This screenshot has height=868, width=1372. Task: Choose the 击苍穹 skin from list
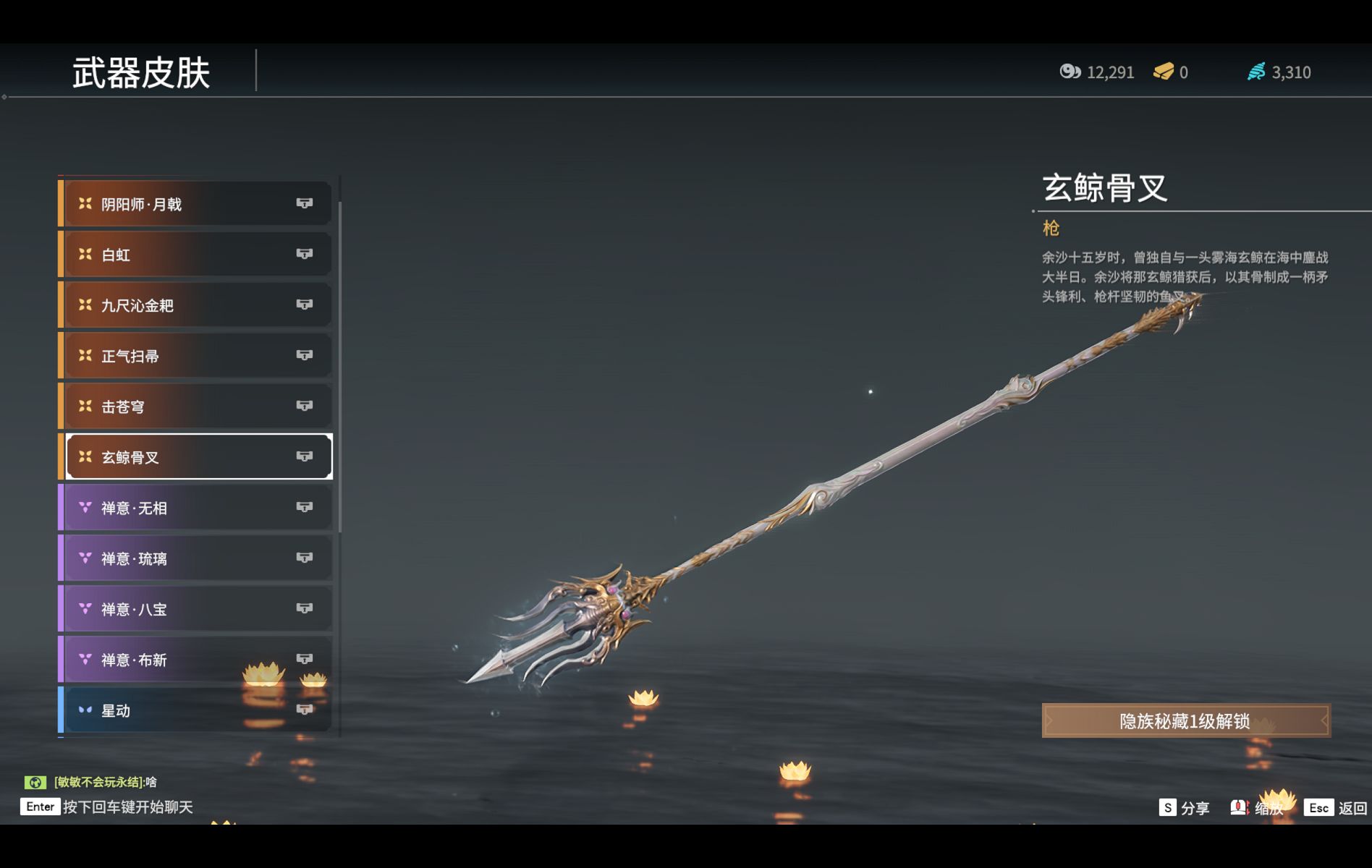click(x=197, y=407)
